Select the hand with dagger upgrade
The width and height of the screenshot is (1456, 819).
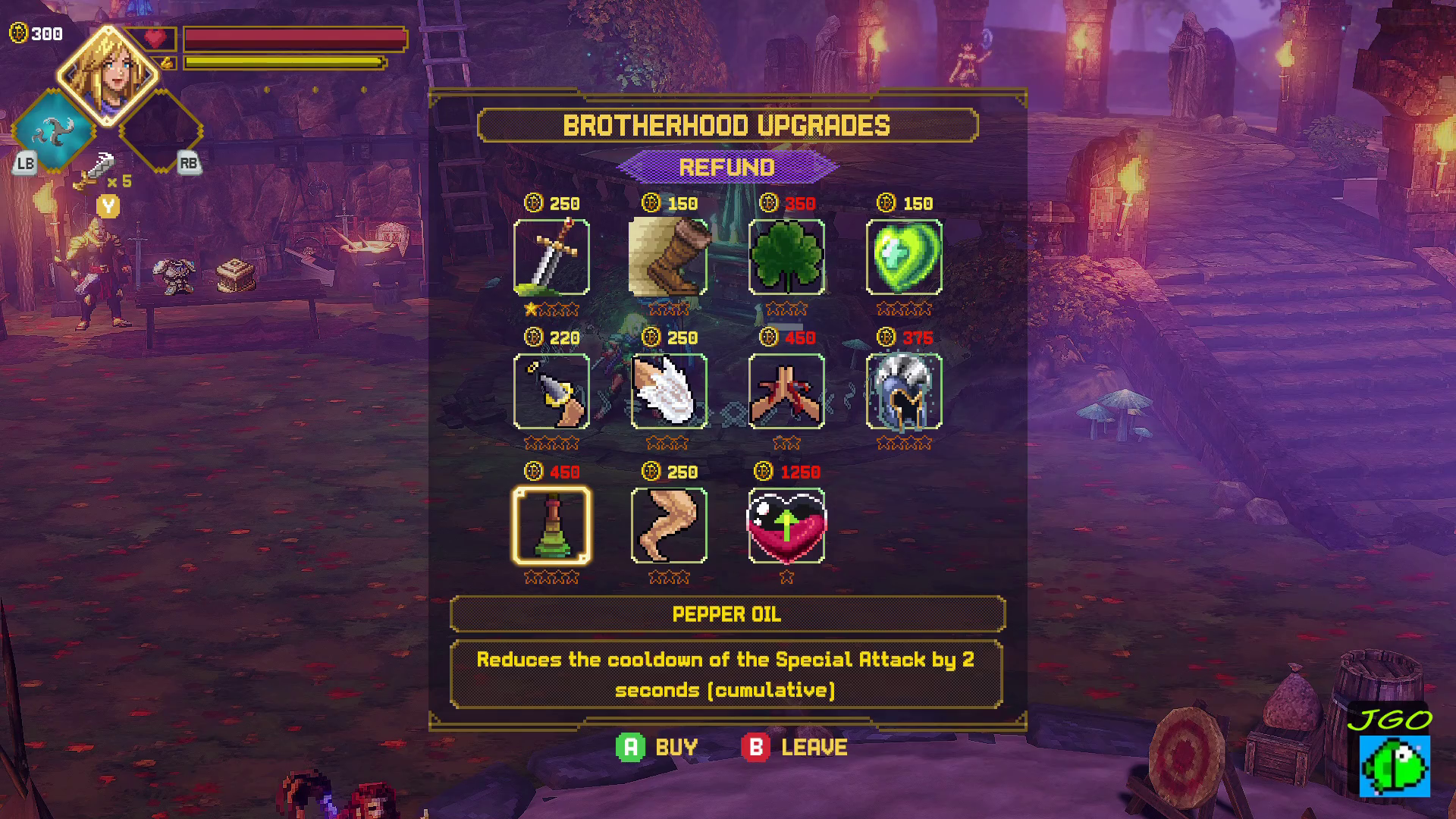pos(551,391)
